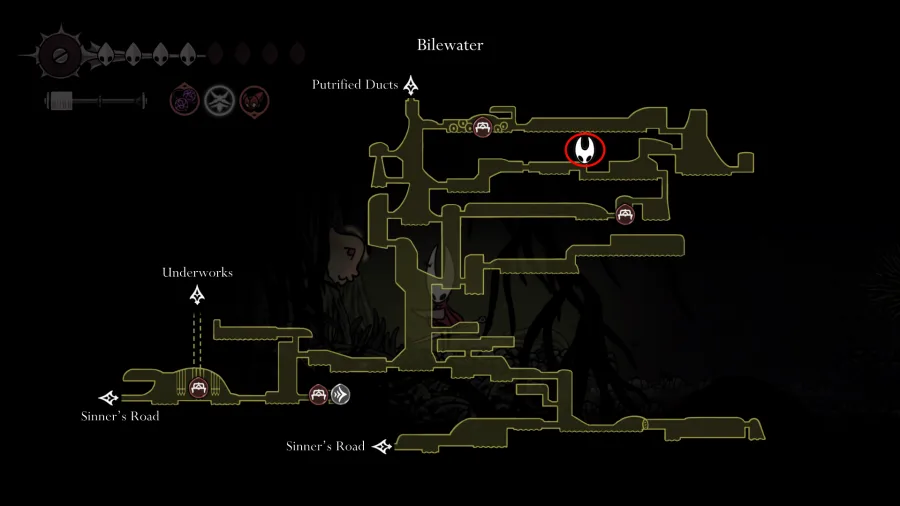Click the silver triple-arrow map marker
Screen dimensions: 900x506
[340, 395]
